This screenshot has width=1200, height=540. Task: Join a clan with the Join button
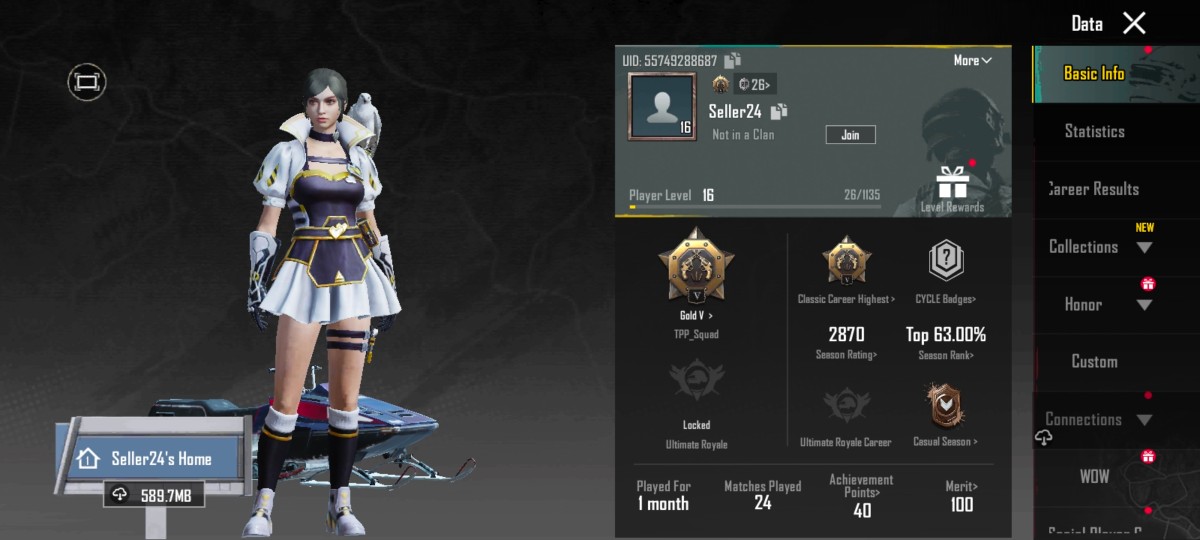pos(850,134)
